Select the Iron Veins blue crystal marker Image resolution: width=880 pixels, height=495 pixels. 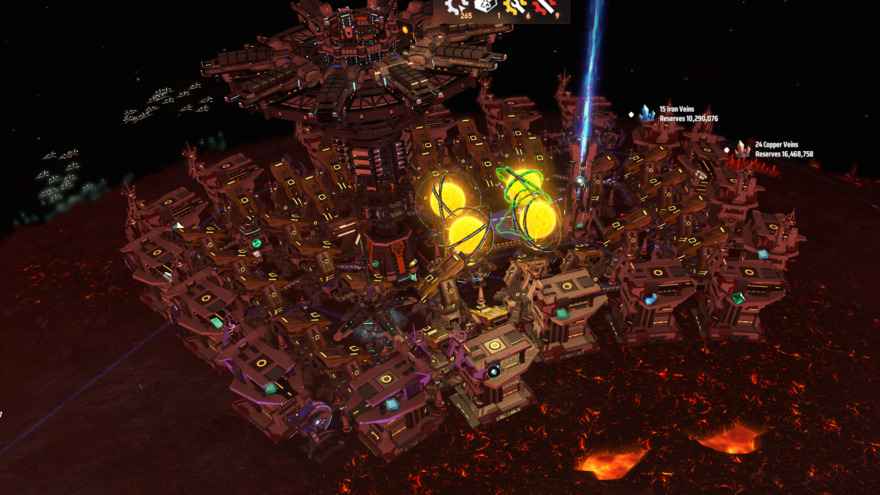pos(647,115)
